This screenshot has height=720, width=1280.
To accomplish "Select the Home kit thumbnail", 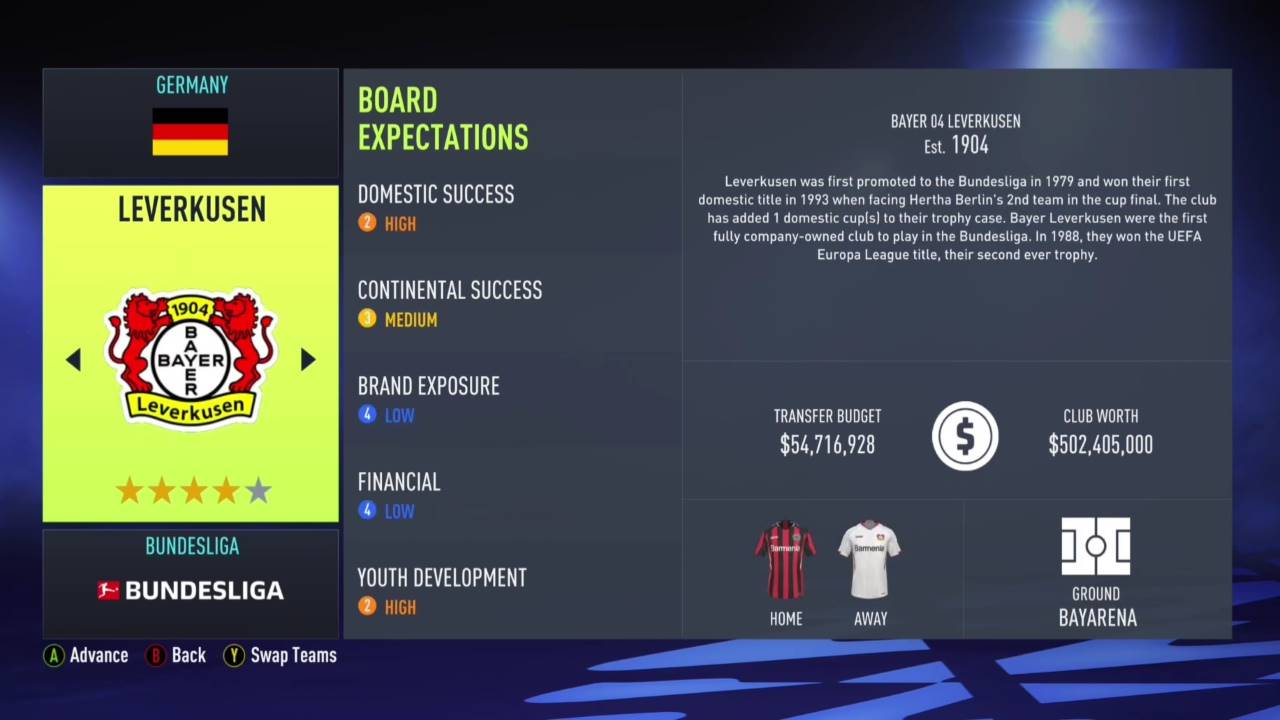I will tap(786, 558).
